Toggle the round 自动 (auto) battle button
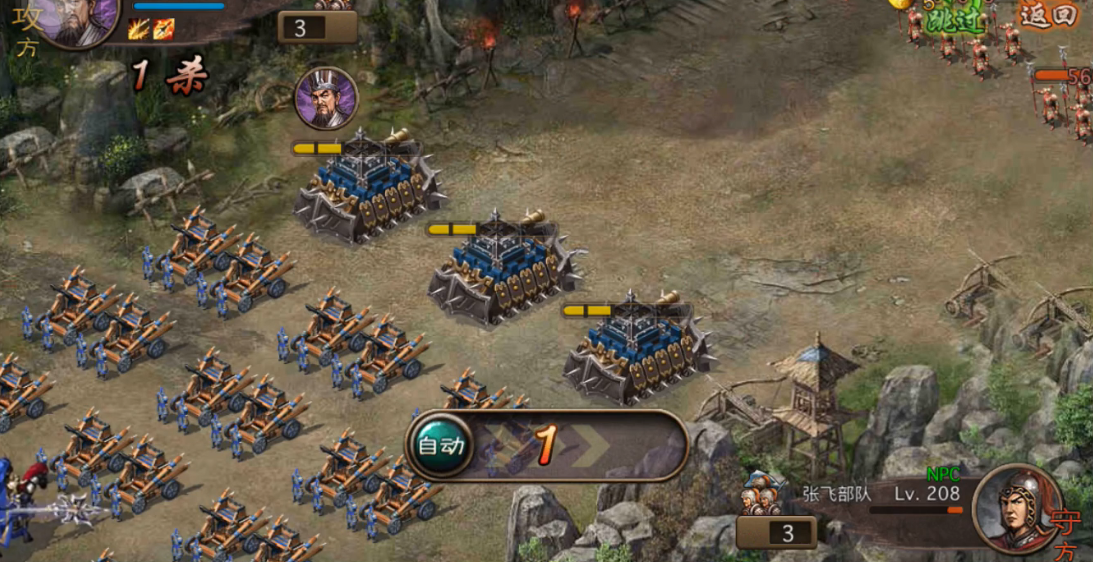 click(440, 445)
